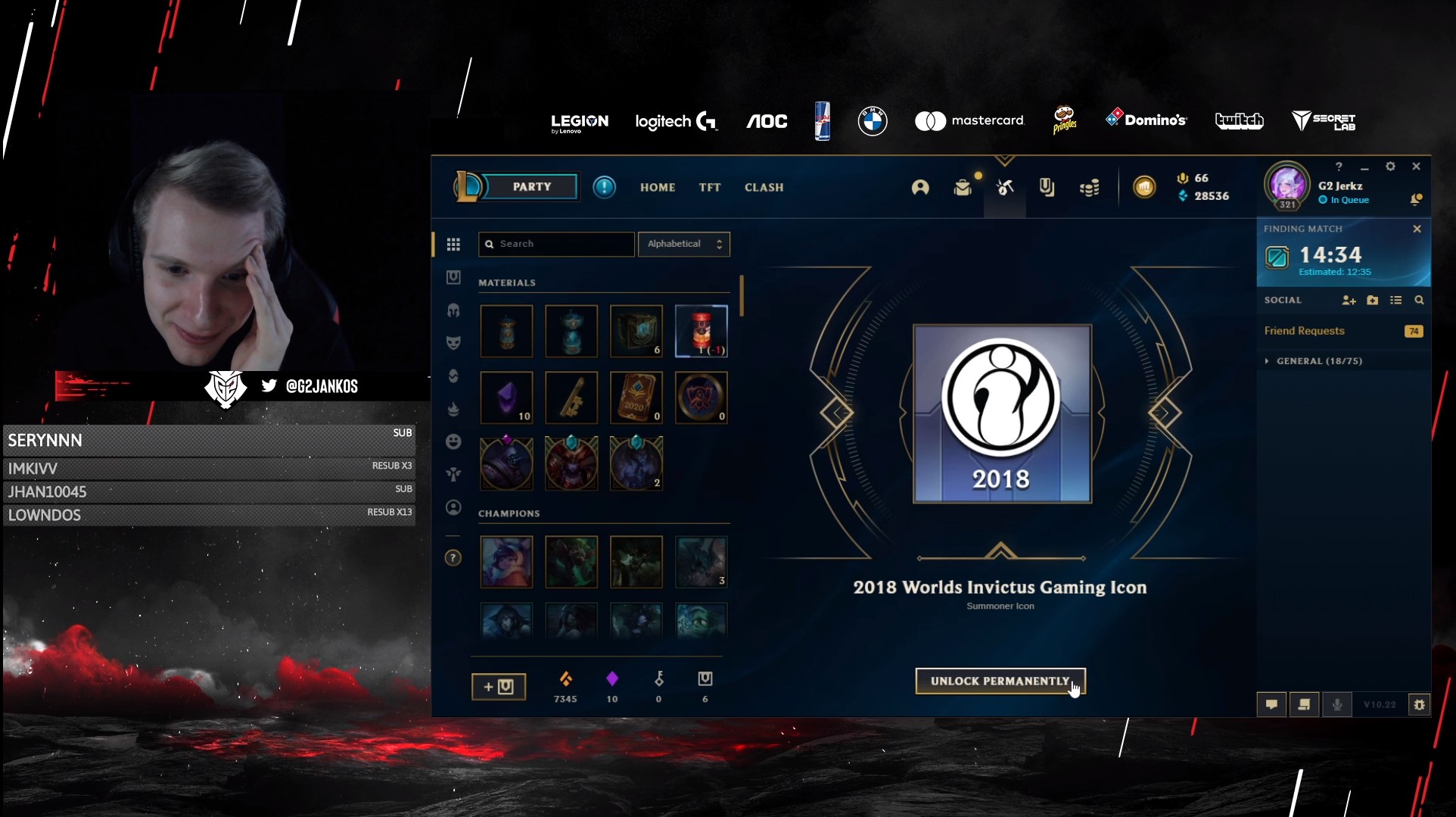Toggle the chat bubble icon bottom right
The height and width of the screenshot is (817, 1456).
tap(1271, 704)
